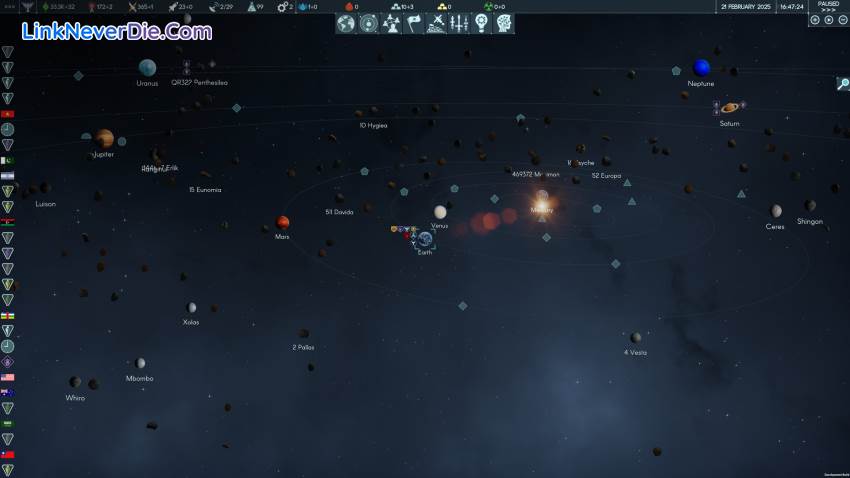Select the Pakistan flag in sidebar

click(8, 160)
